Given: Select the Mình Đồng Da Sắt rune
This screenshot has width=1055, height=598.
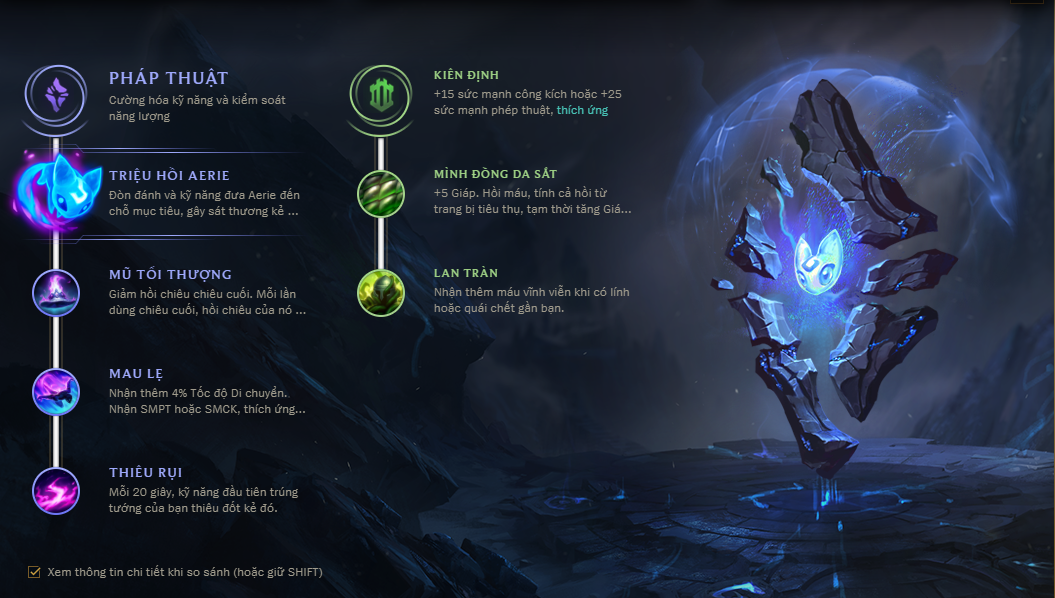Looking at the screenshot, I should 381,193.
